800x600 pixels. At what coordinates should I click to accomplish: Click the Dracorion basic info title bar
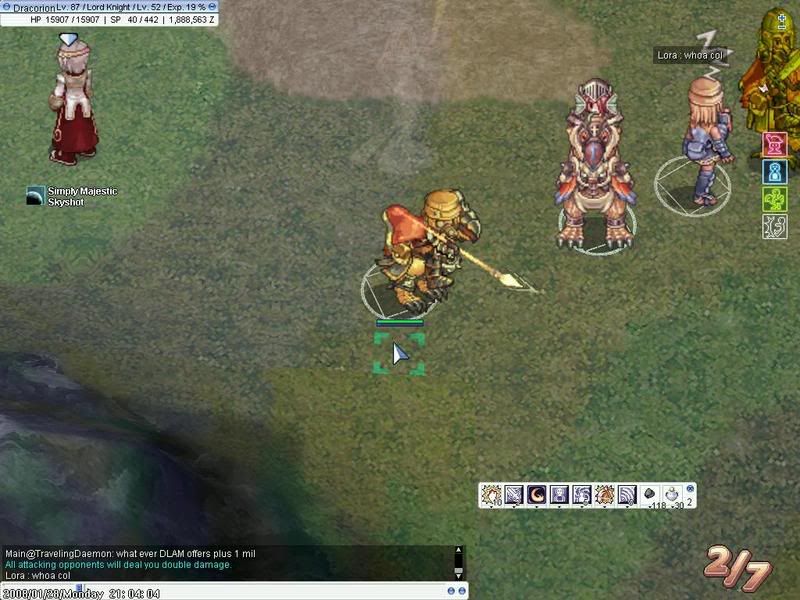point(110,7)
